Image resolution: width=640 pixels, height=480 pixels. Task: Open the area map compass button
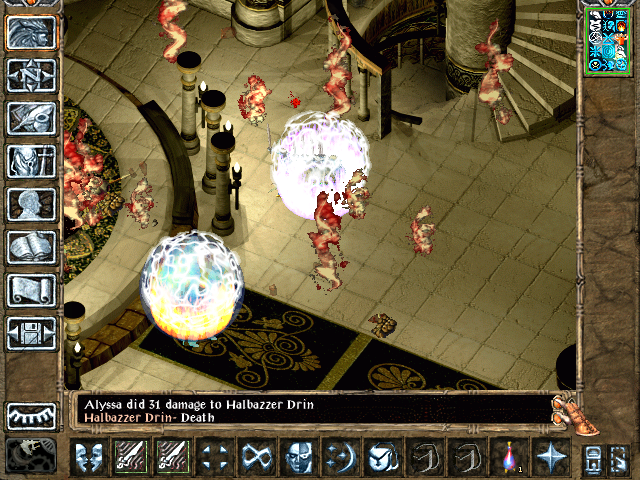tap(31, 75)
